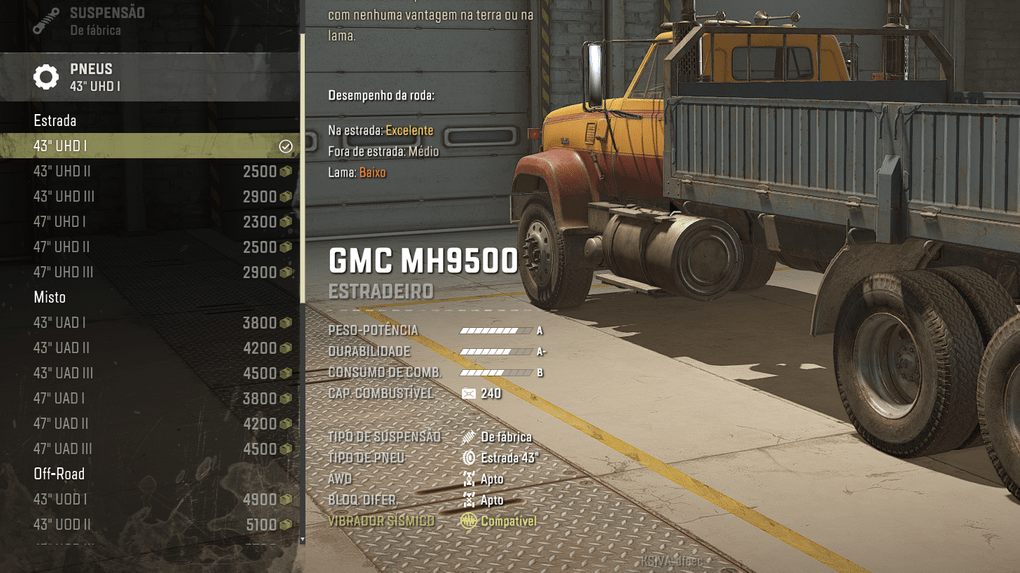Pick the 43" UAD III tire

click(x=150, y=373)
